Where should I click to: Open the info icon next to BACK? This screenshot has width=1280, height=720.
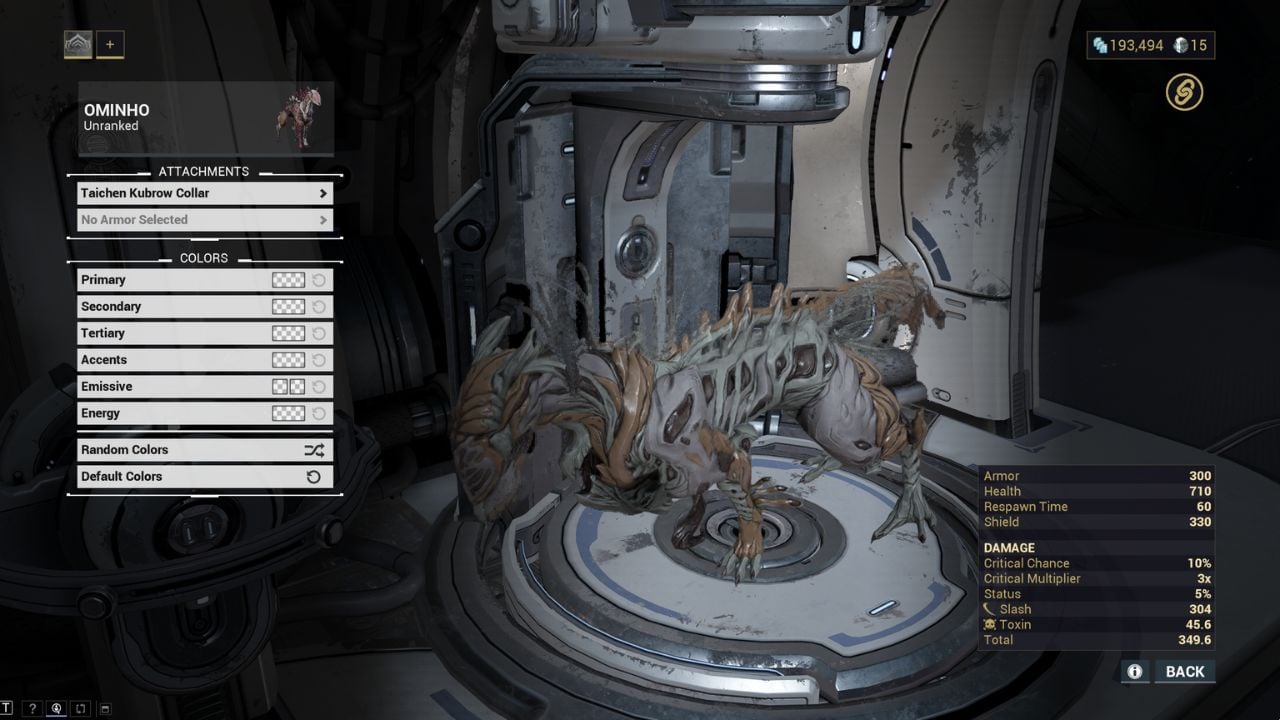tap(1134, 671)
